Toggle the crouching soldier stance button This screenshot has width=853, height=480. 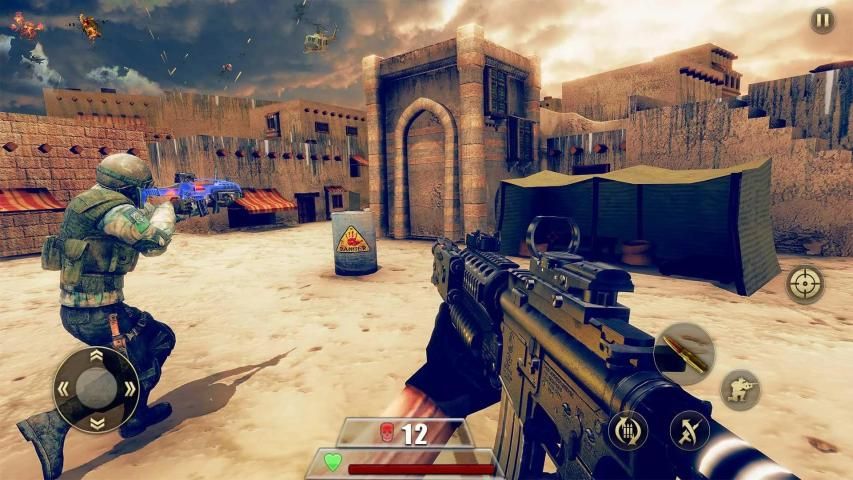click(x=740, y=389)
